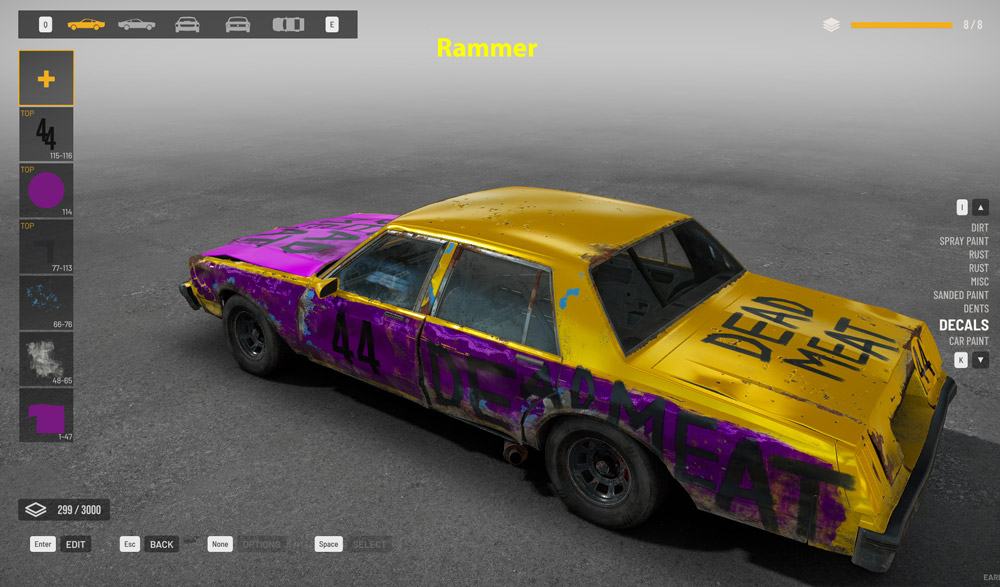Select the purple circle layer thumbnail
The width and height of the screenshot is (1000, 587).
tap(46, 190)
